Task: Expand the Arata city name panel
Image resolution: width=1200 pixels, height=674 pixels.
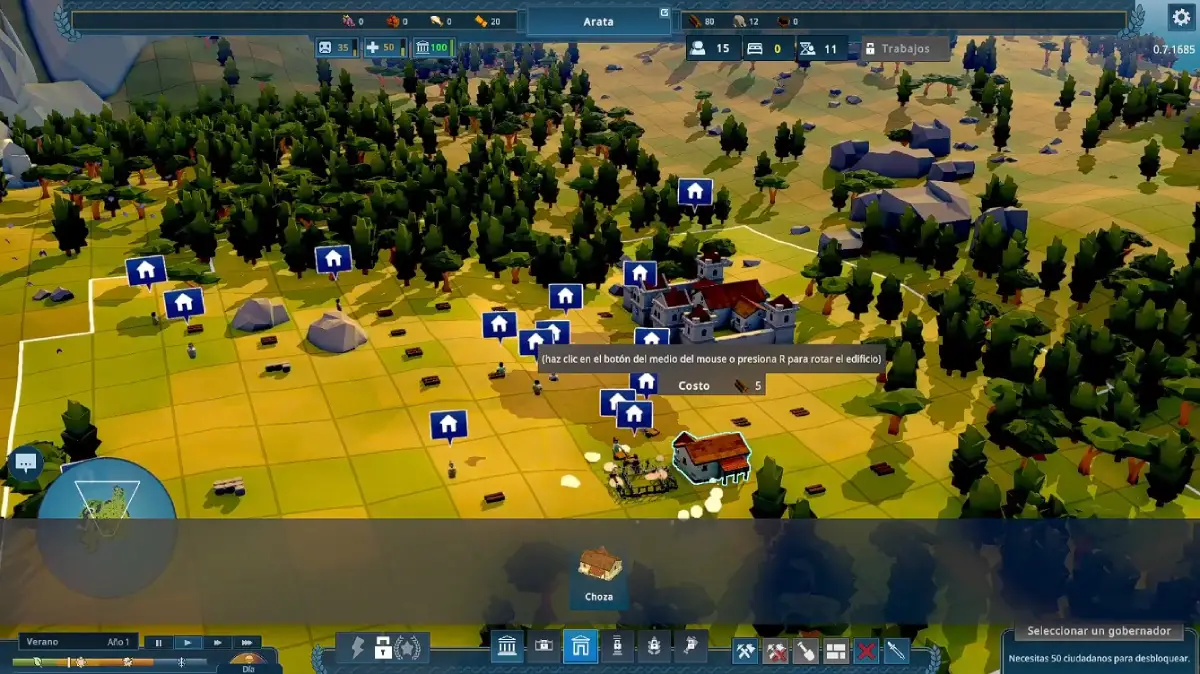Action: click(599, 21)
